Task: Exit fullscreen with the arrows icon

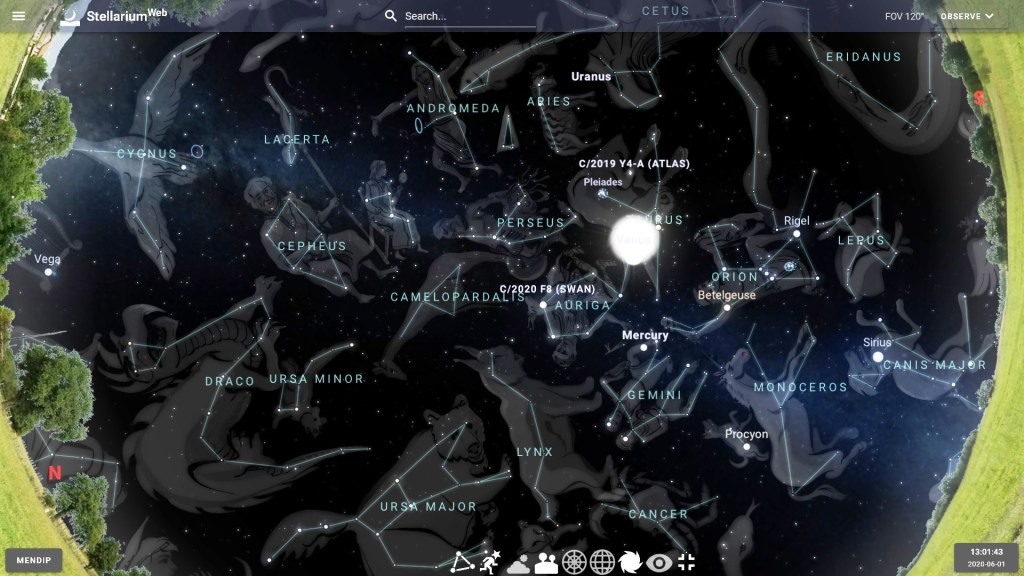Action: (686, 562)
